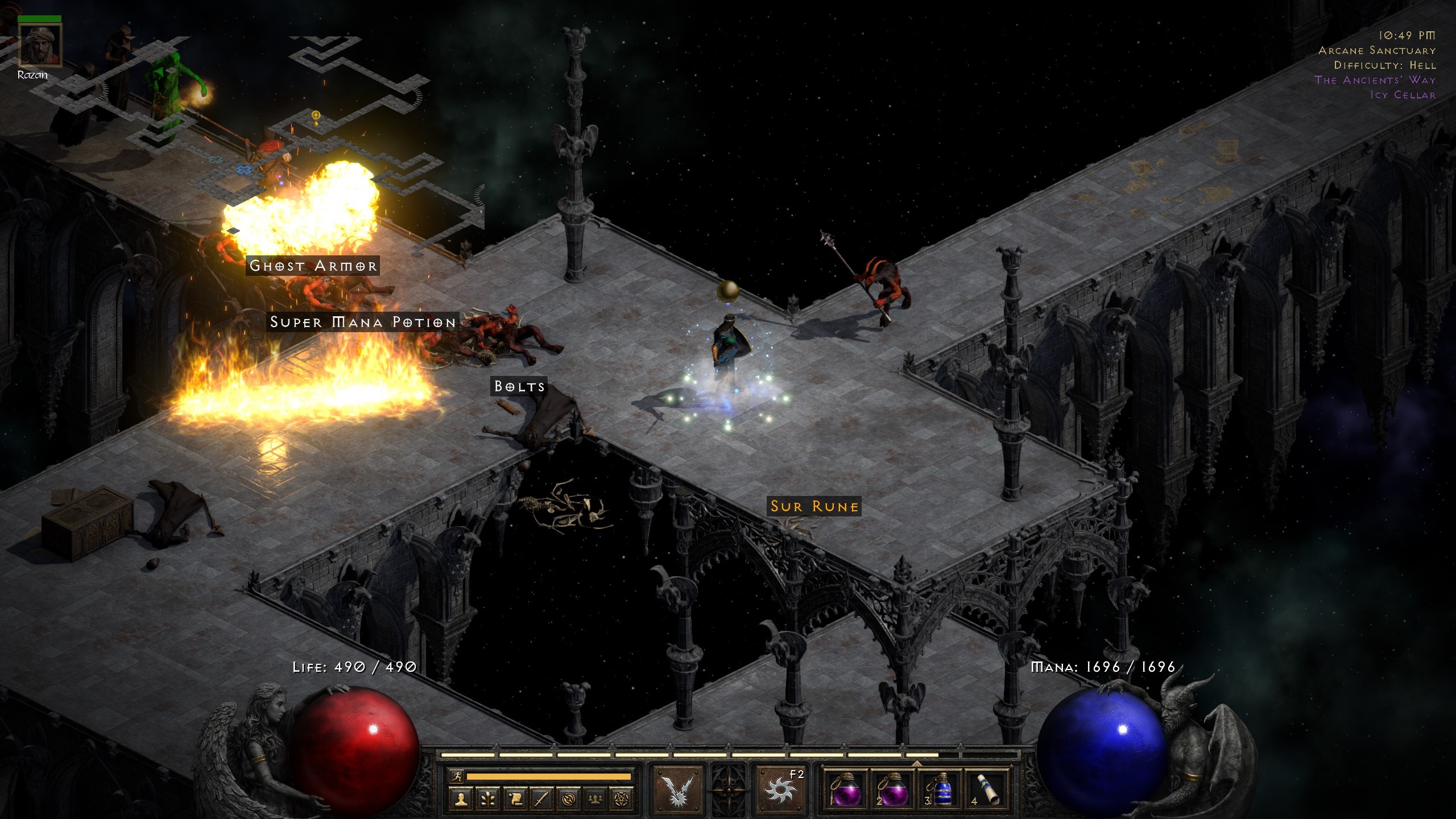Open the character stats panel button
Viewport: 1456px width, 819px height.
coord(461,799)
